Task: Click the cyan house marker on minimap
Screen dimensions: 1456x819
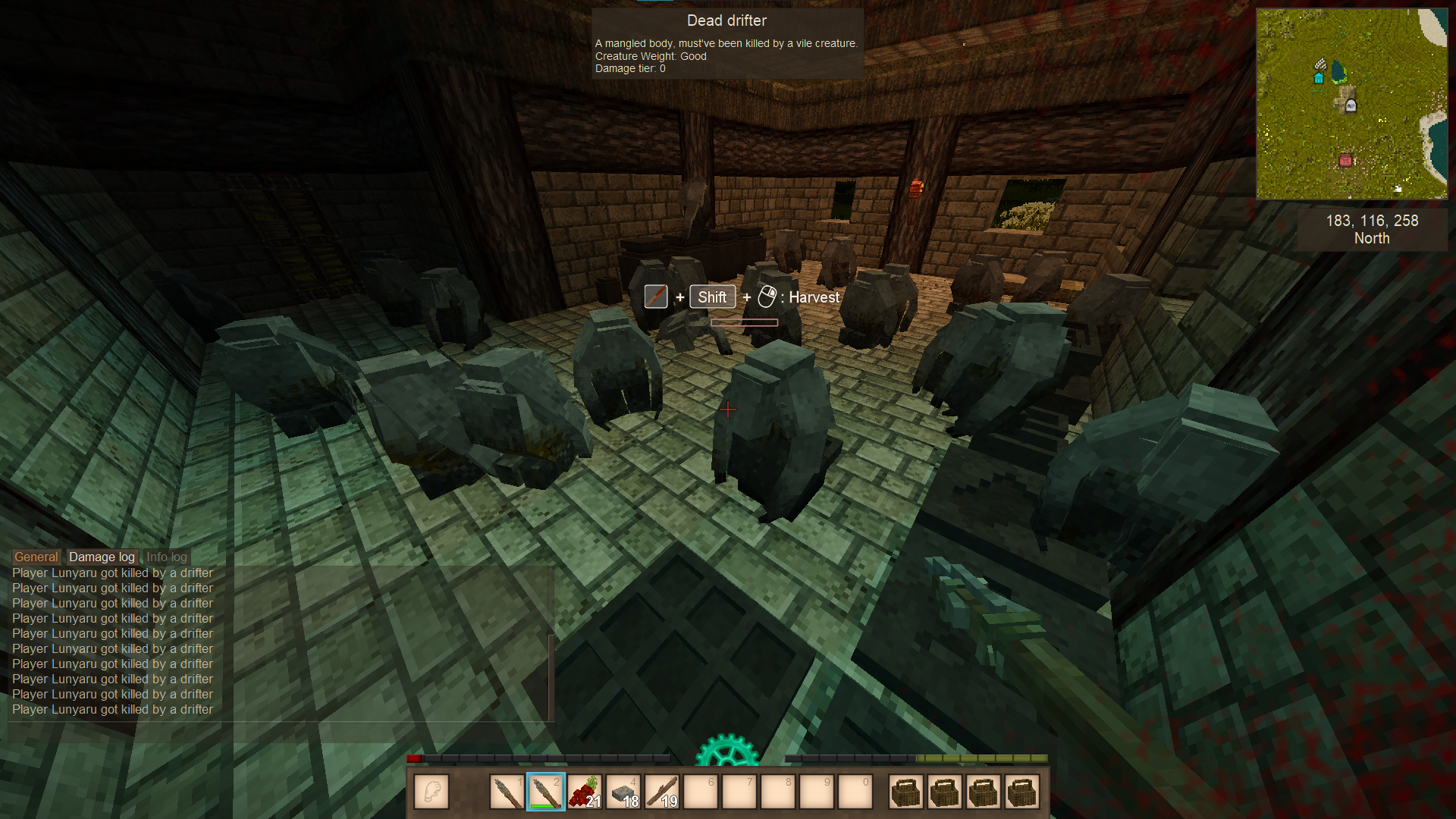Action: [x=1319, y=78]
